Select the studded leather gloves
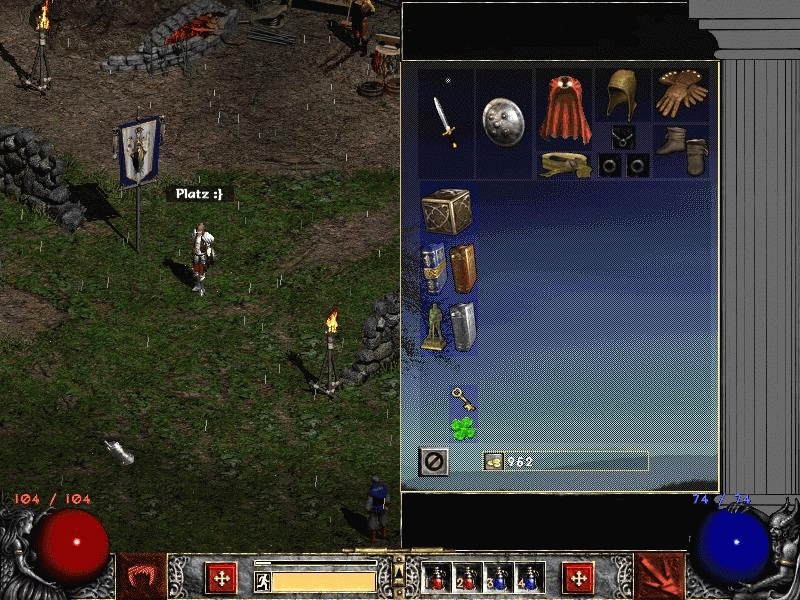Image resolution: width=800 pixels, height=600 pixels. click(681, 92)
